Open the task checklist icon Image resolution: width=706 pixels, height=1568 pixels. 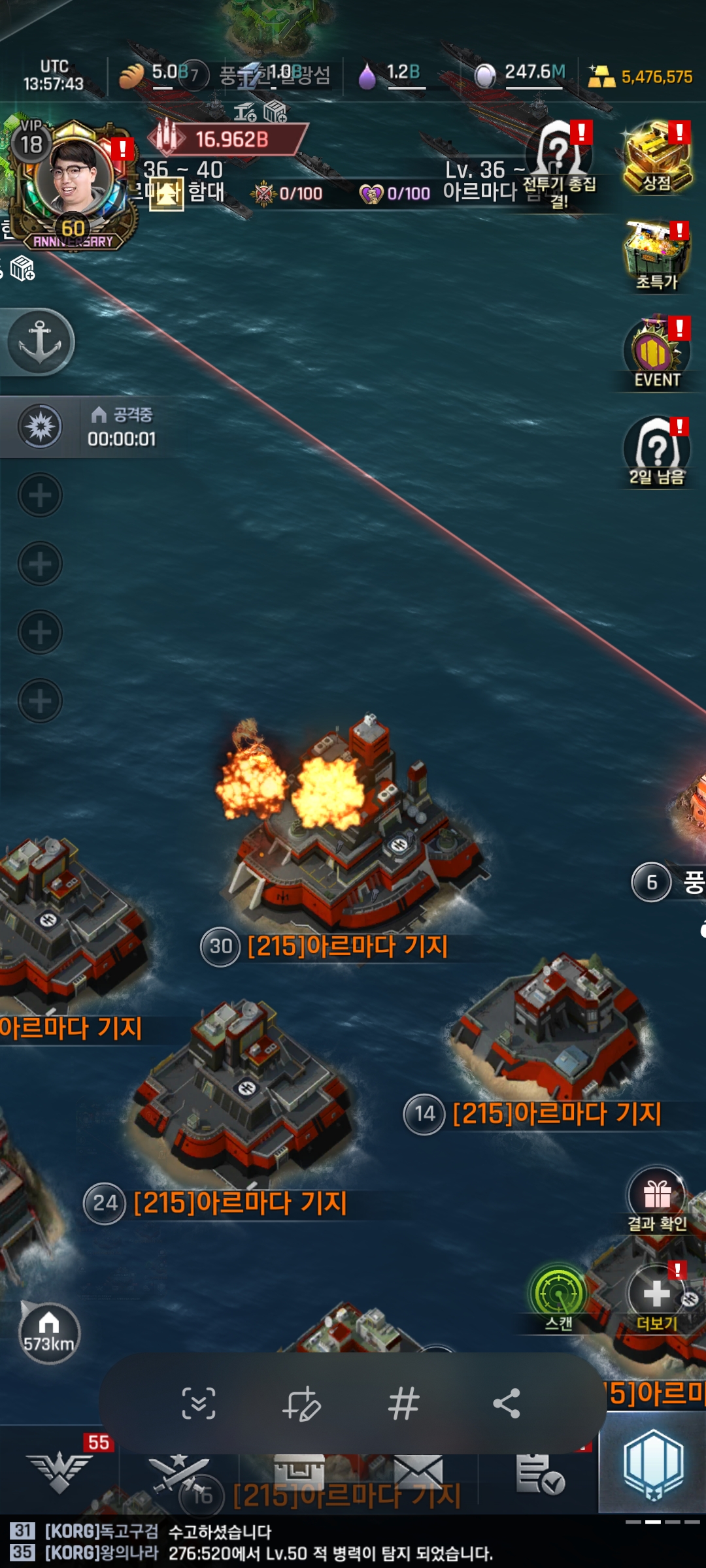click(539, 1475)
